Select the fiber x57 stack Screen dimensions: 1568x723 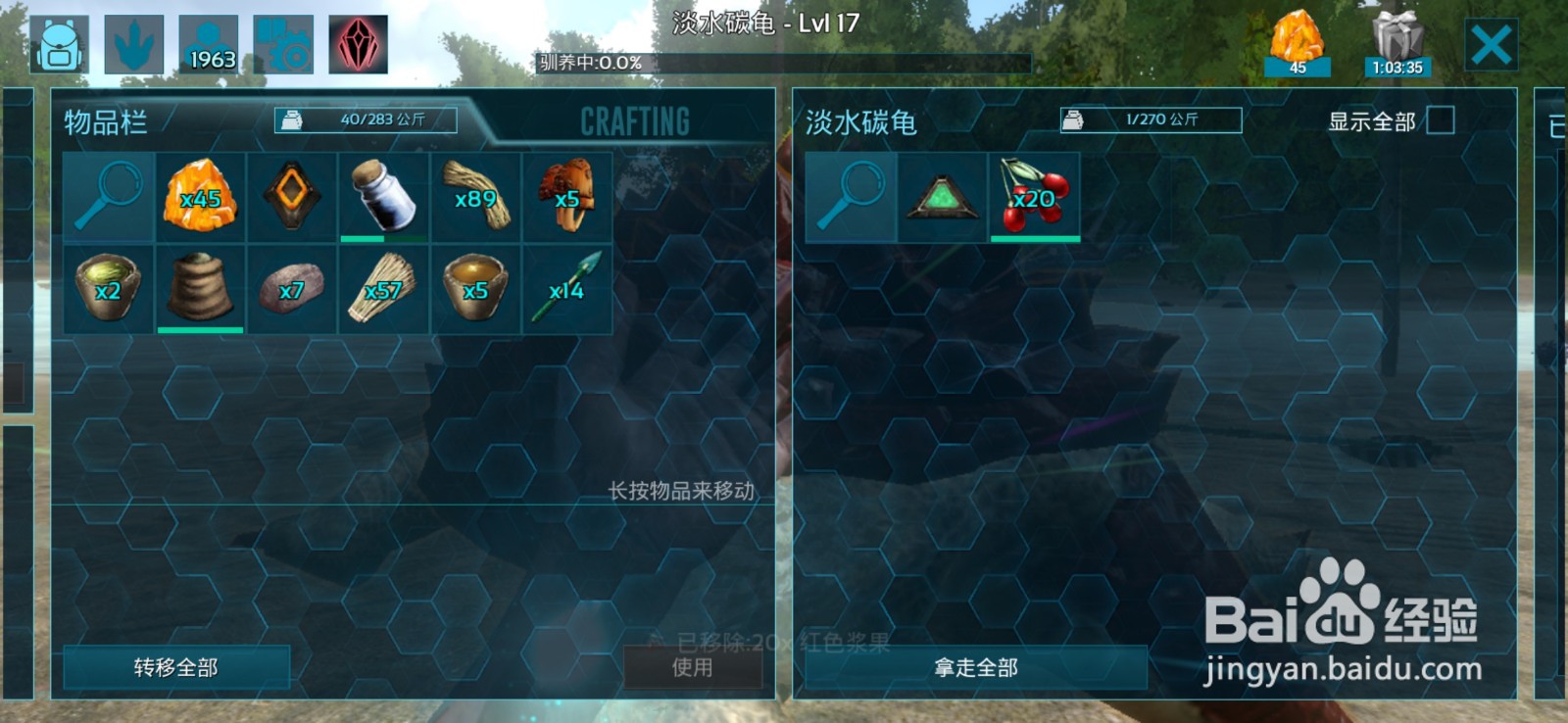[382, 288]
